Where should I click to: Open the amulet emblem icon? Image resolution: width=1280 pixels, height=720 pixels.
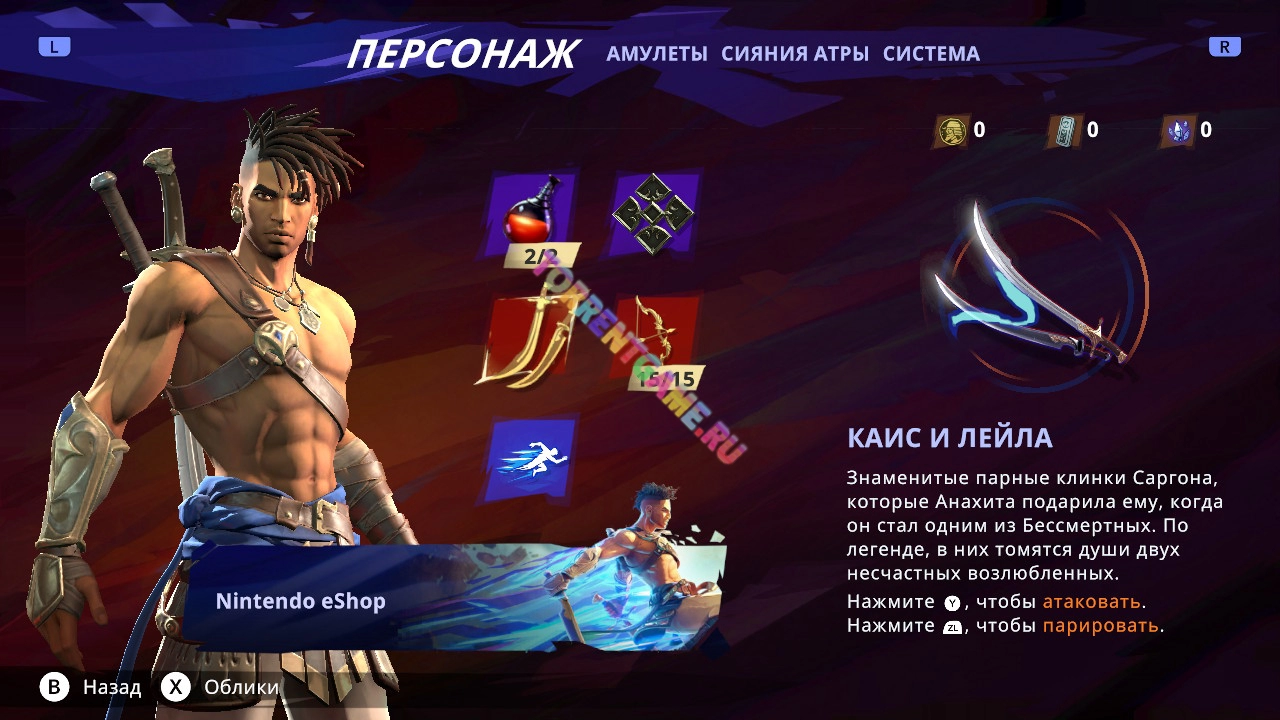click(652, 212)
